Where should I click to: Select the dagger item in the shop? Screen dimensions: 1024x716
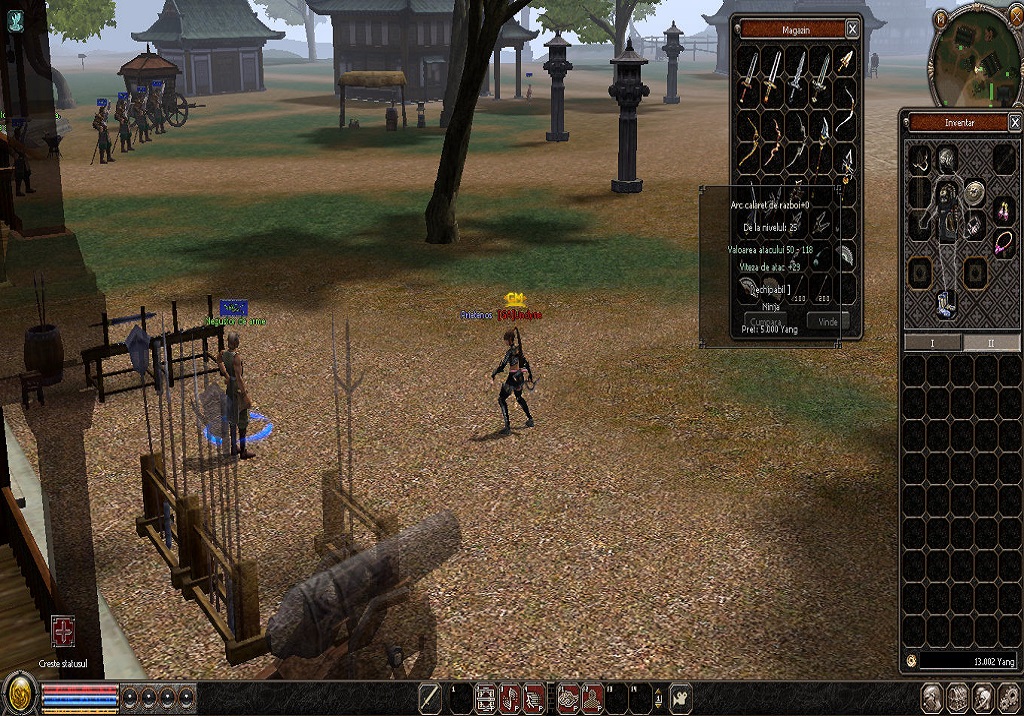(846, 62)
